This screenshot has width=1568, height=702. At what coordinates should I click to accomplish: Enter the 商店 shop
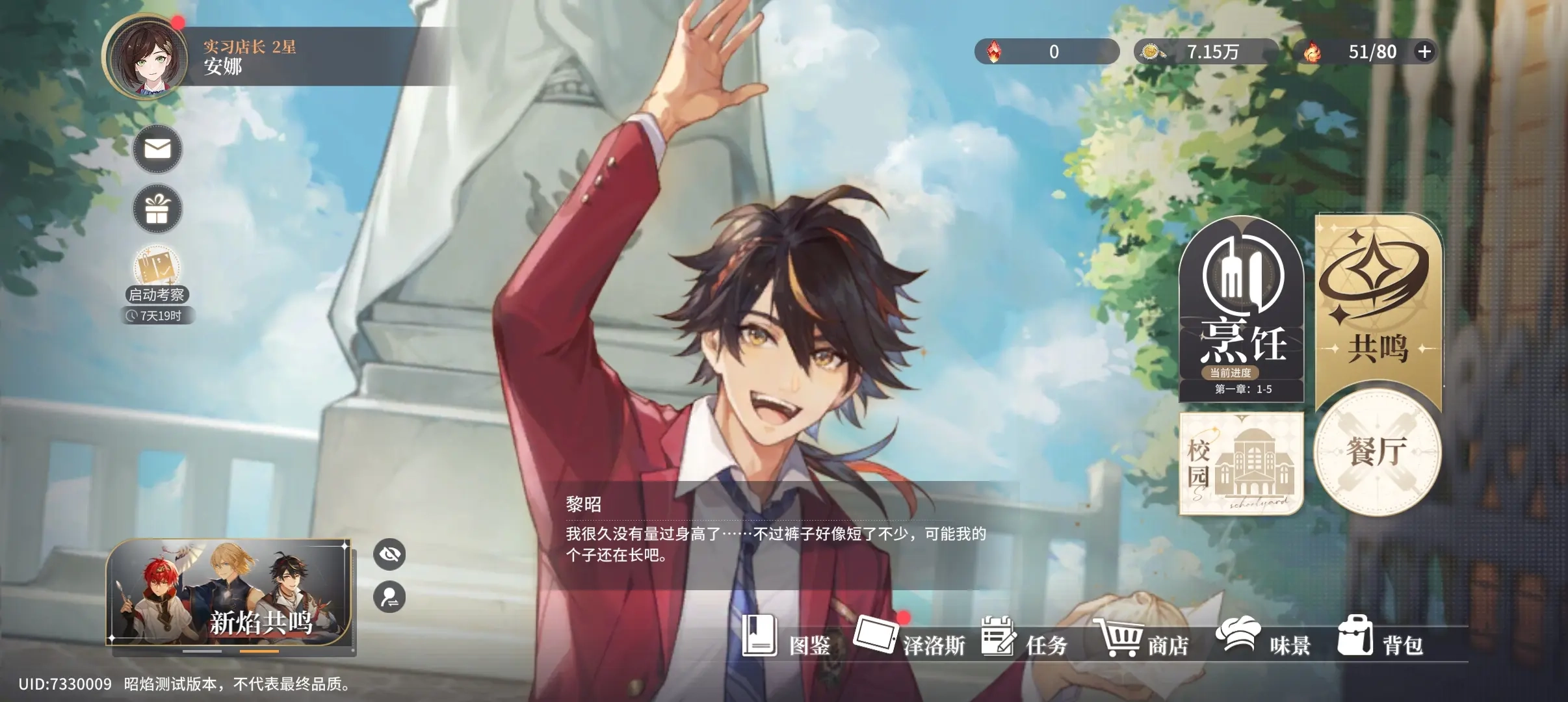click(1143, 638)
